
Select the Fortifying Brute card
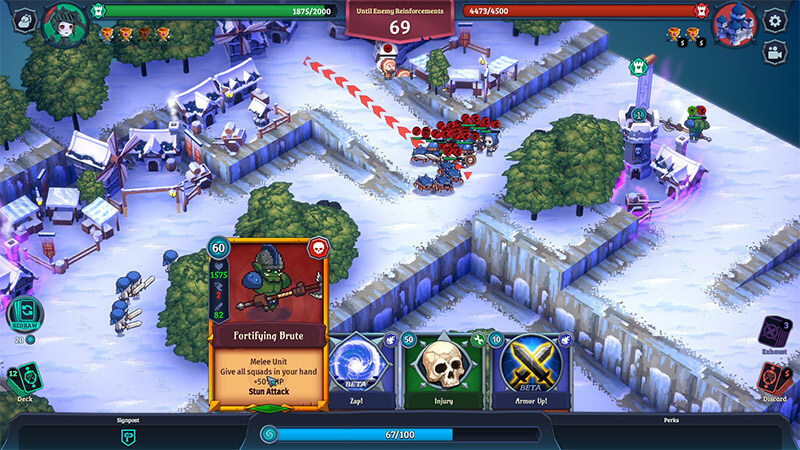(x=268, y=322)
